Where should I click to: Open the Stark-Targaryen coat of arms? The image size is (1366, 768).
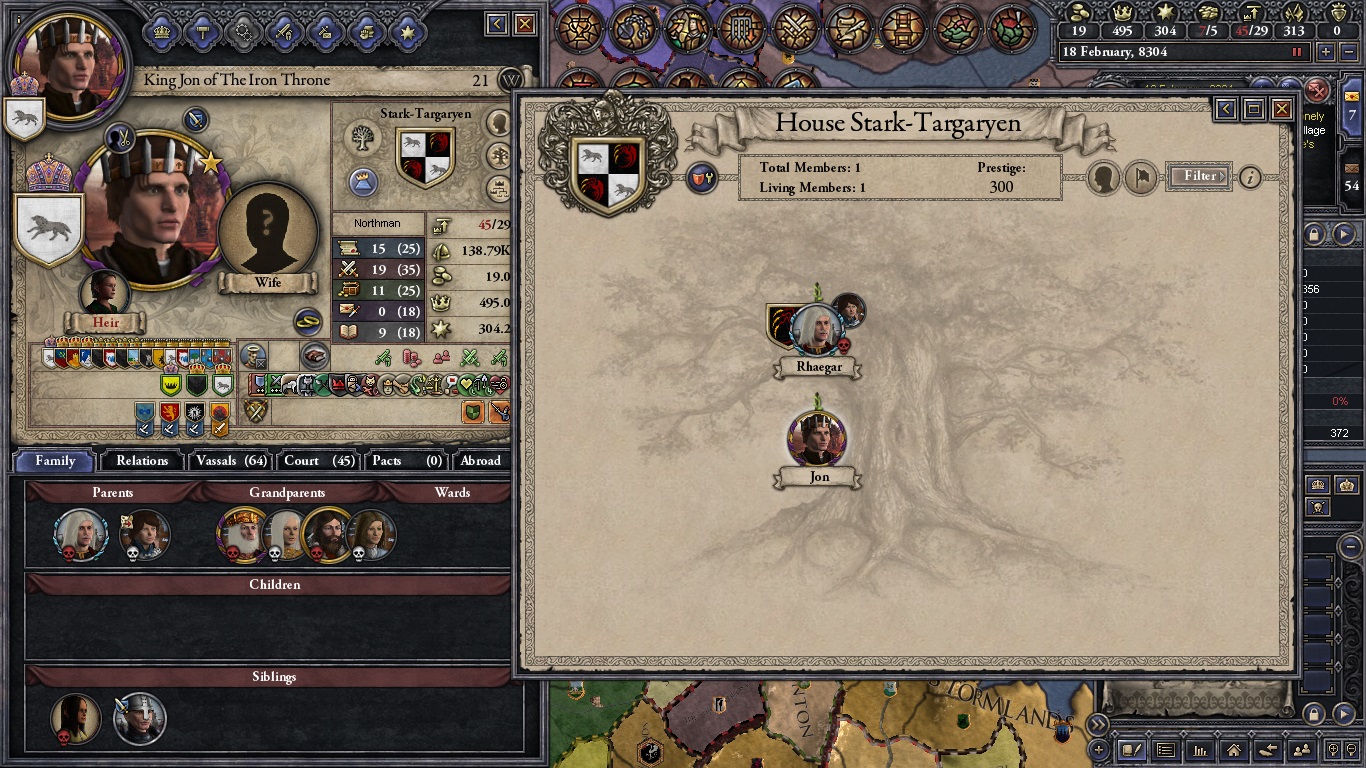point(425,156)
